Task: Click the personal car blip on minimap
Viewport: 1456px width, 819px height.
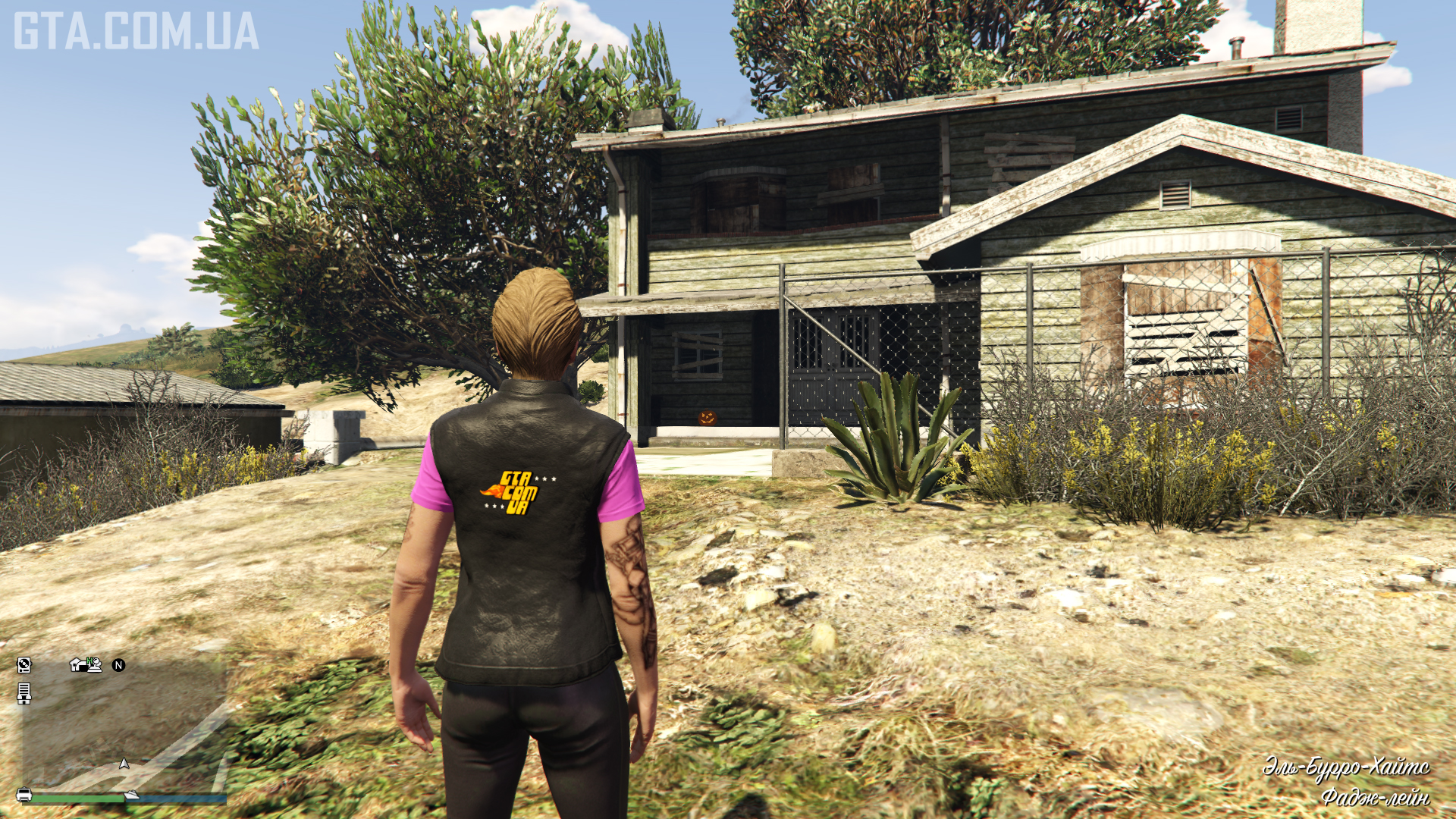Action: (24, 795)
